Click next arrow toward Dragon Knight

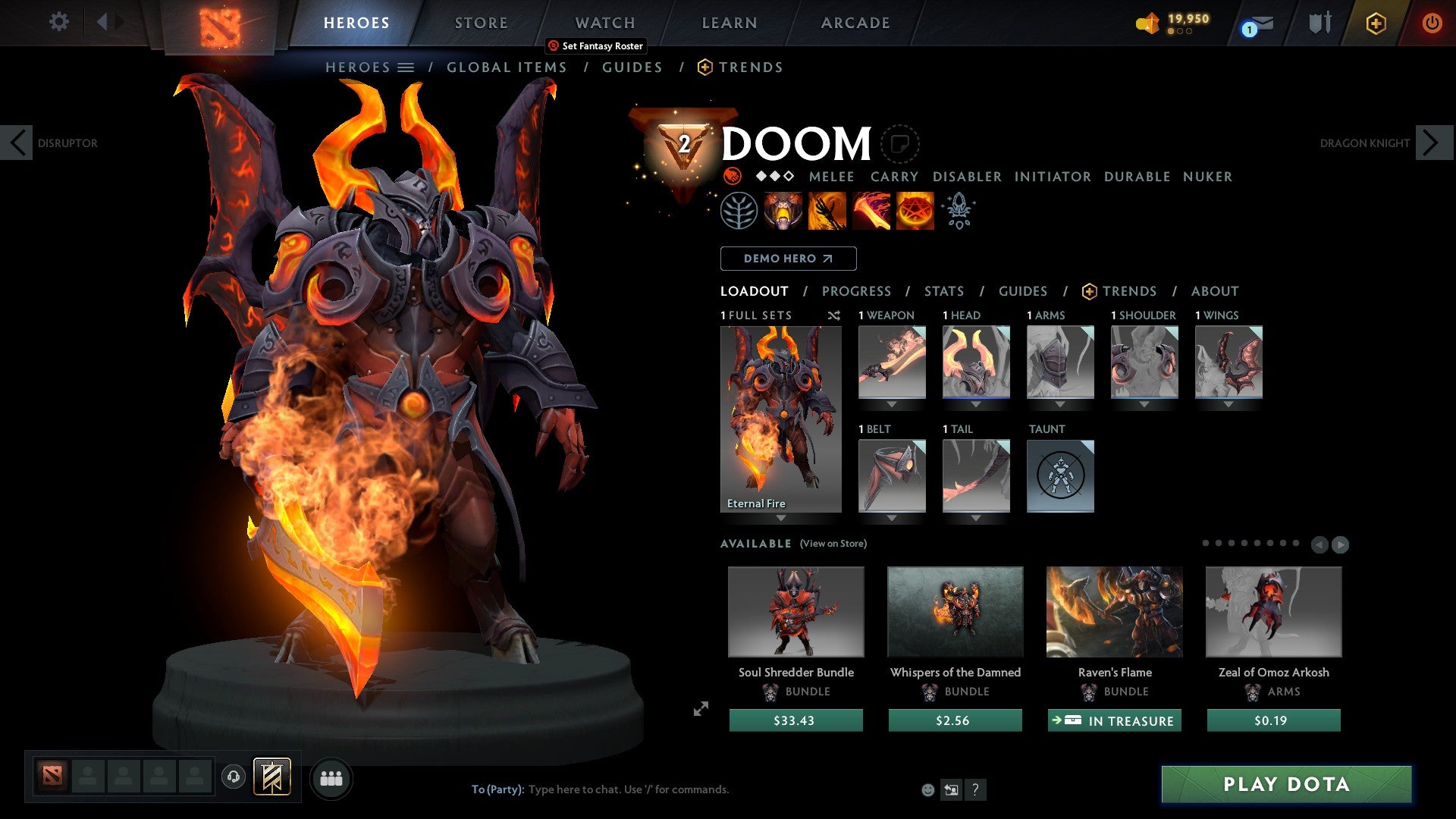(x=1432, y=142)
